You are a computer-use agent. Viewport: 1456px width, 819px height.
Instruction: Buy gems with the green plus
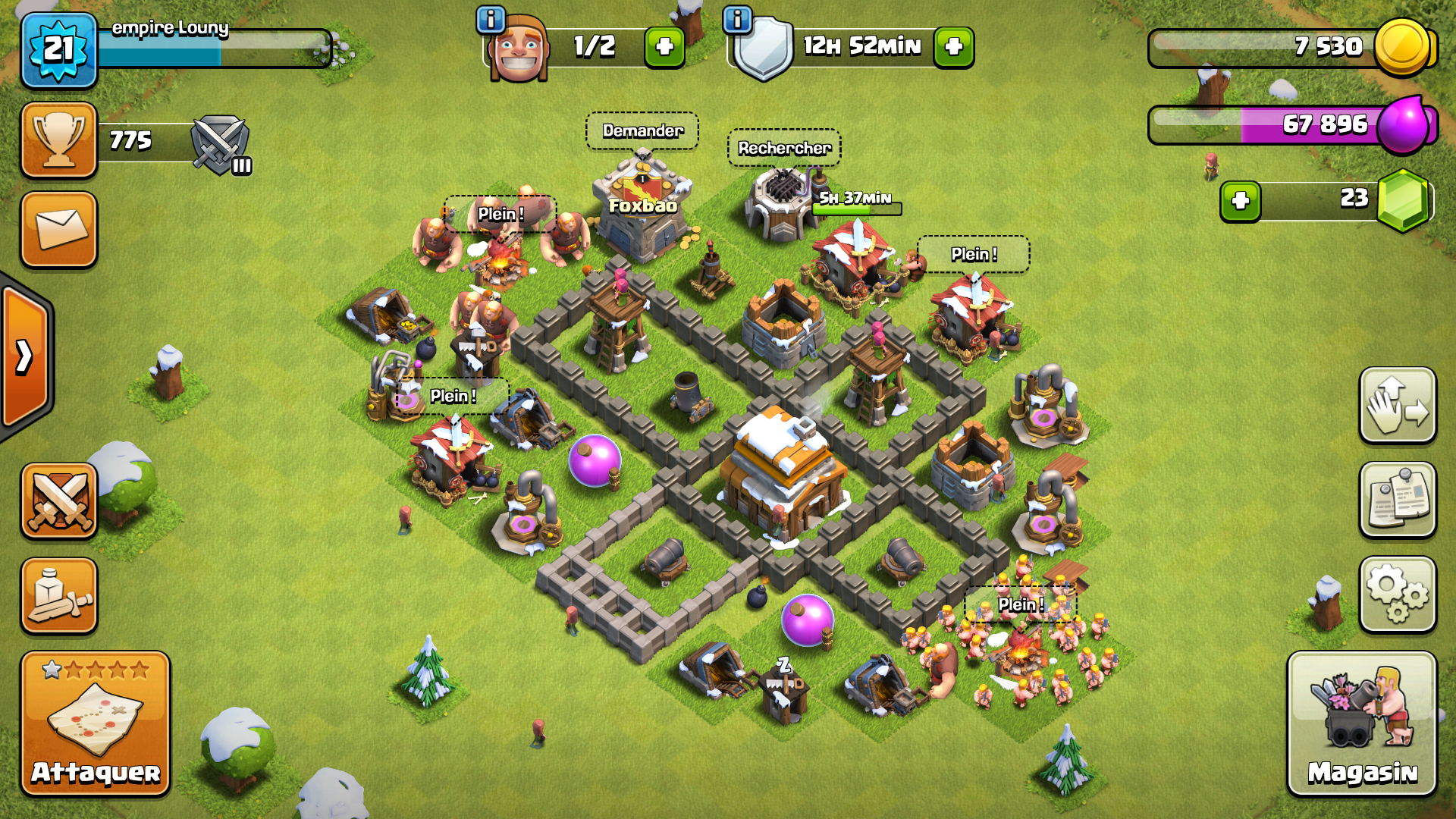click(x=1240, y=201)
